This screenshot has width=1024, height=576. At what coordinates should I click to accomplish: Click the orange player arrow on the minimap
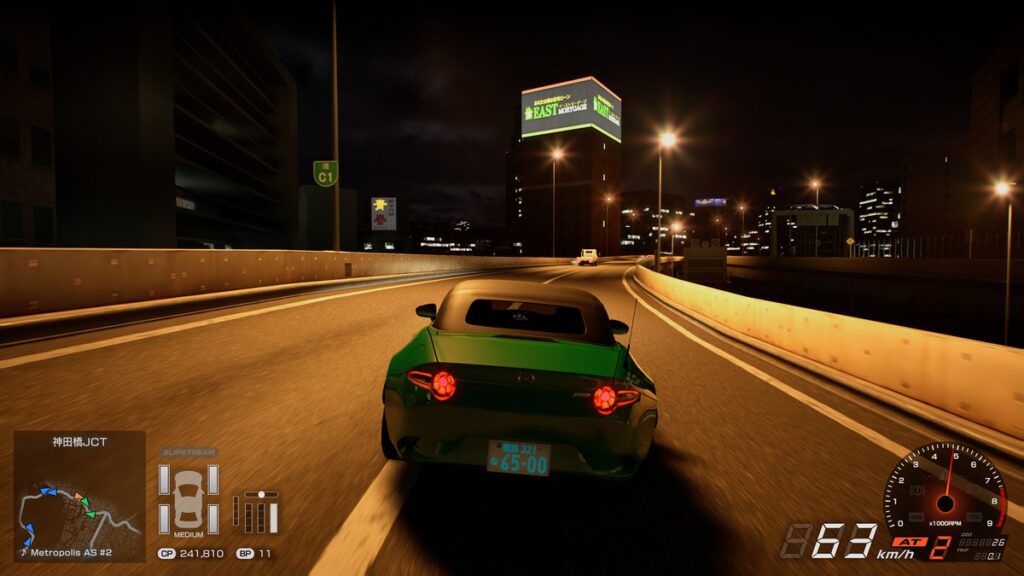[78, 496]
